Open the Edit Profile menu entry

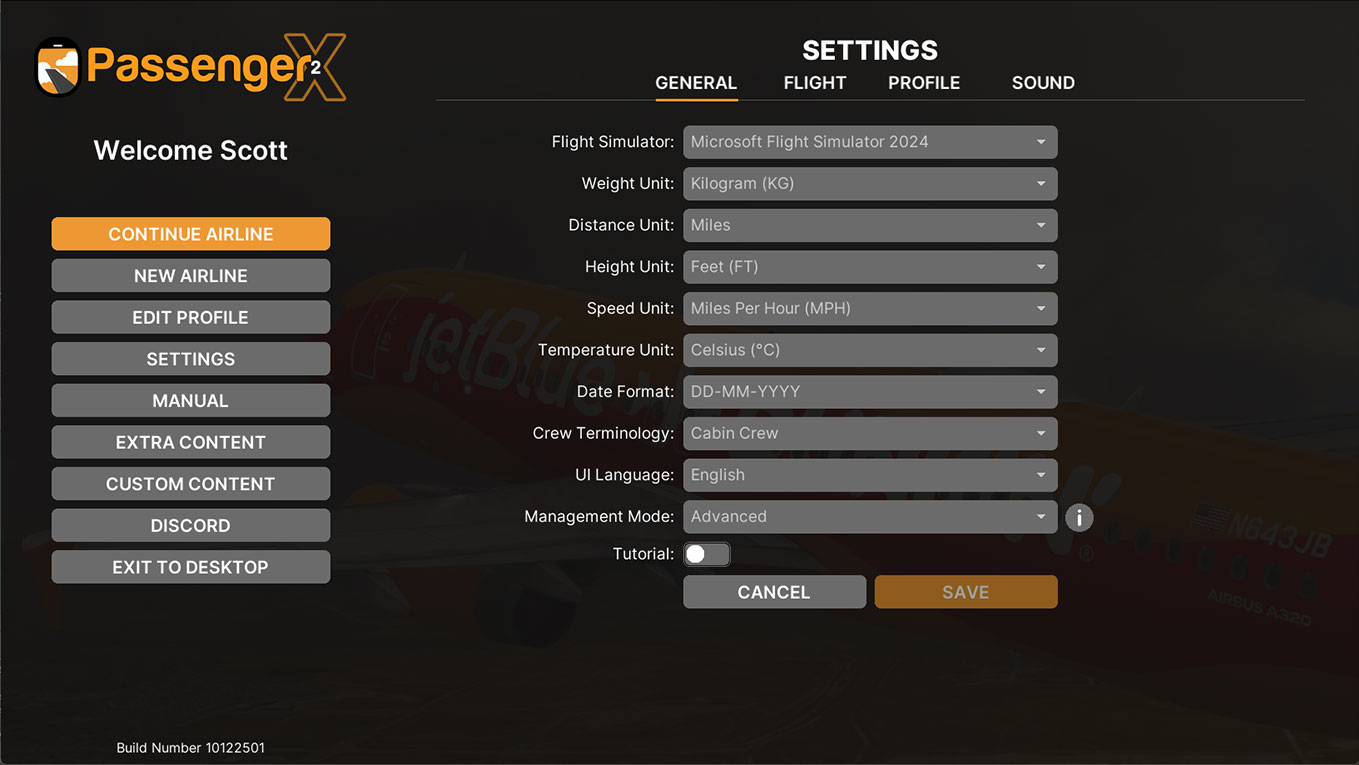point(190,317)
